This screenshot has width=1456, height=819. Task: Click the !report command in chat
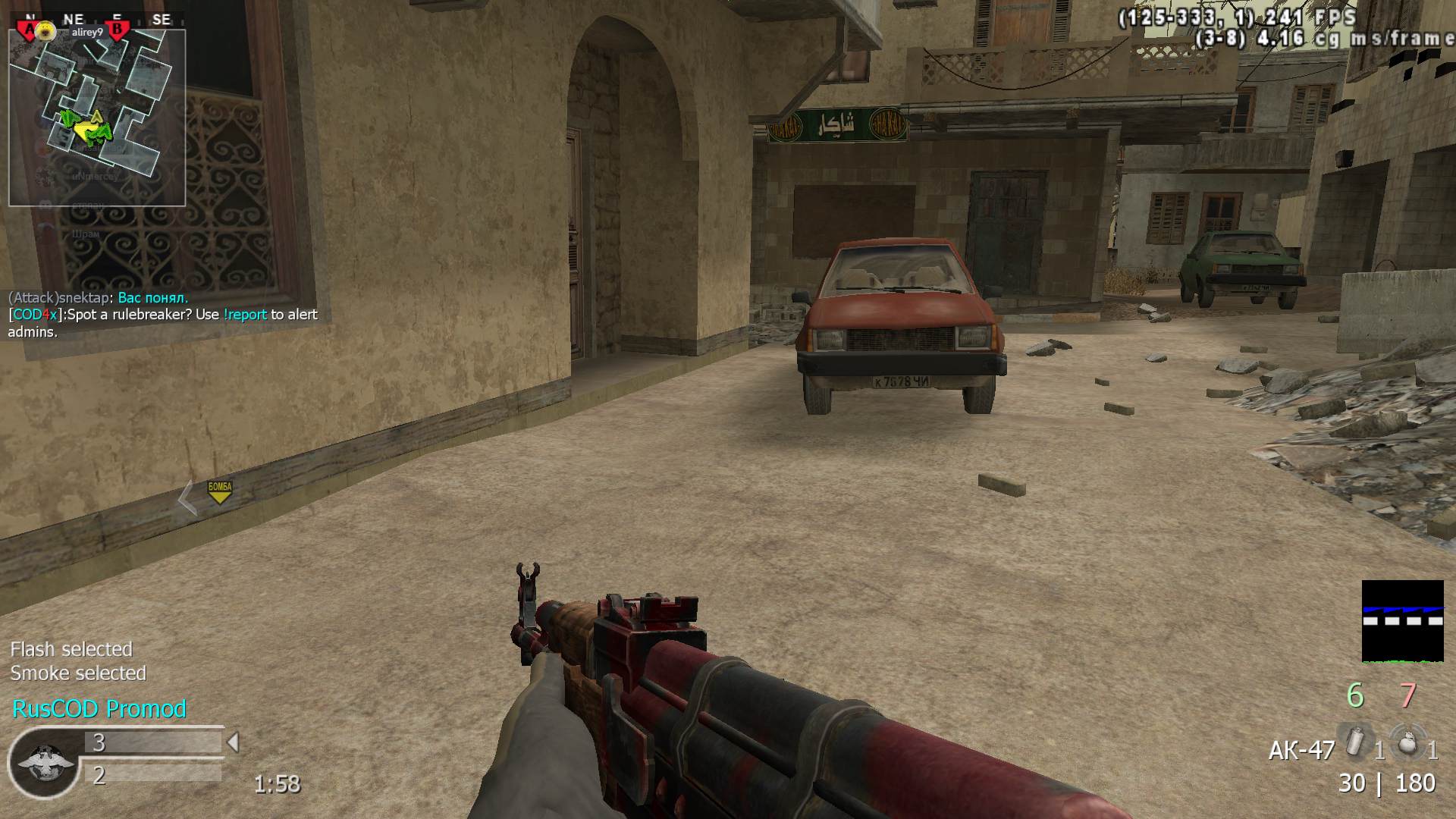click(x=245, y=315)
